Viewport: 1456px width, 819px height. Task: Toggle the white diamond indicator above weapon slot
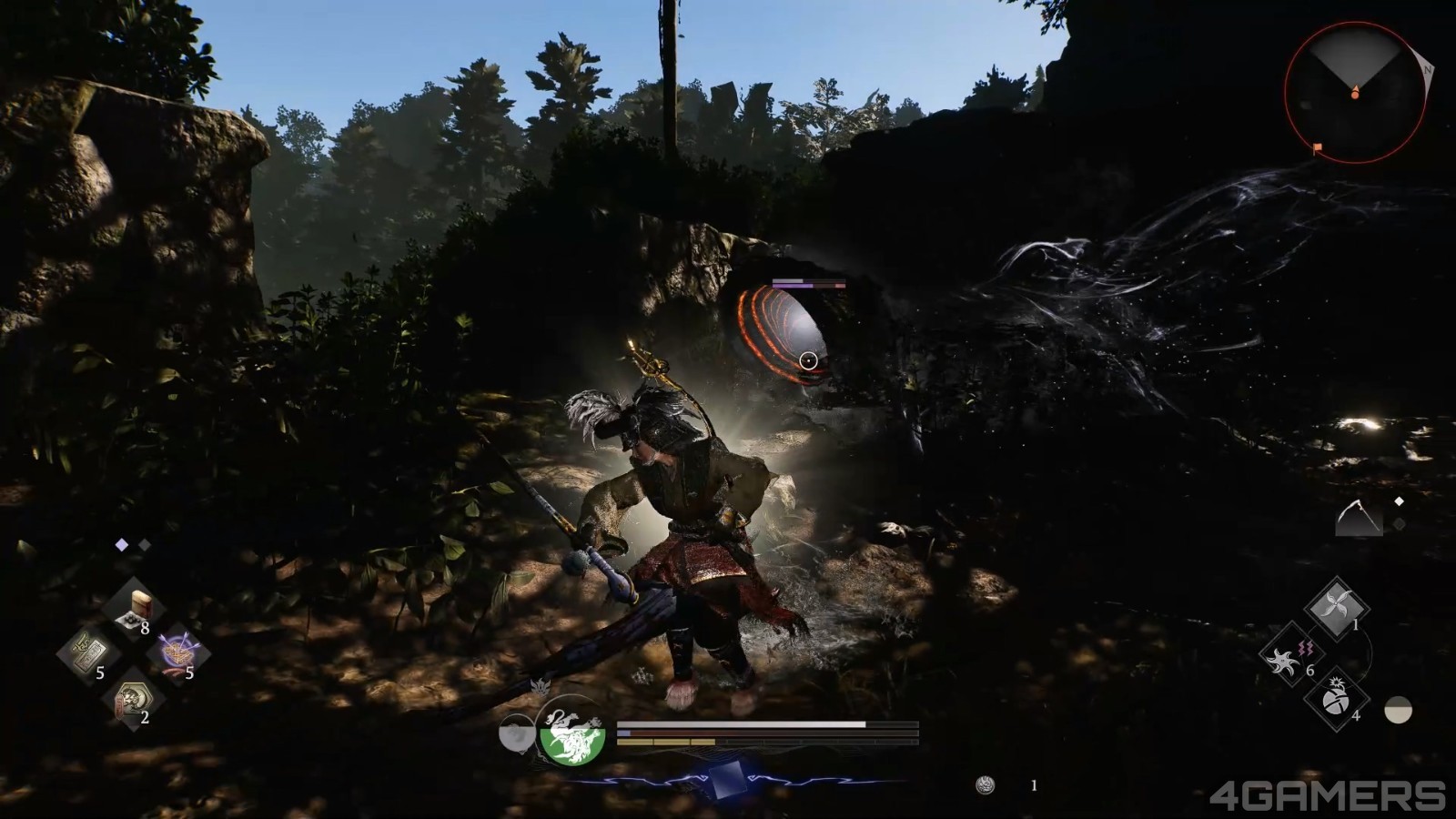1400,500
